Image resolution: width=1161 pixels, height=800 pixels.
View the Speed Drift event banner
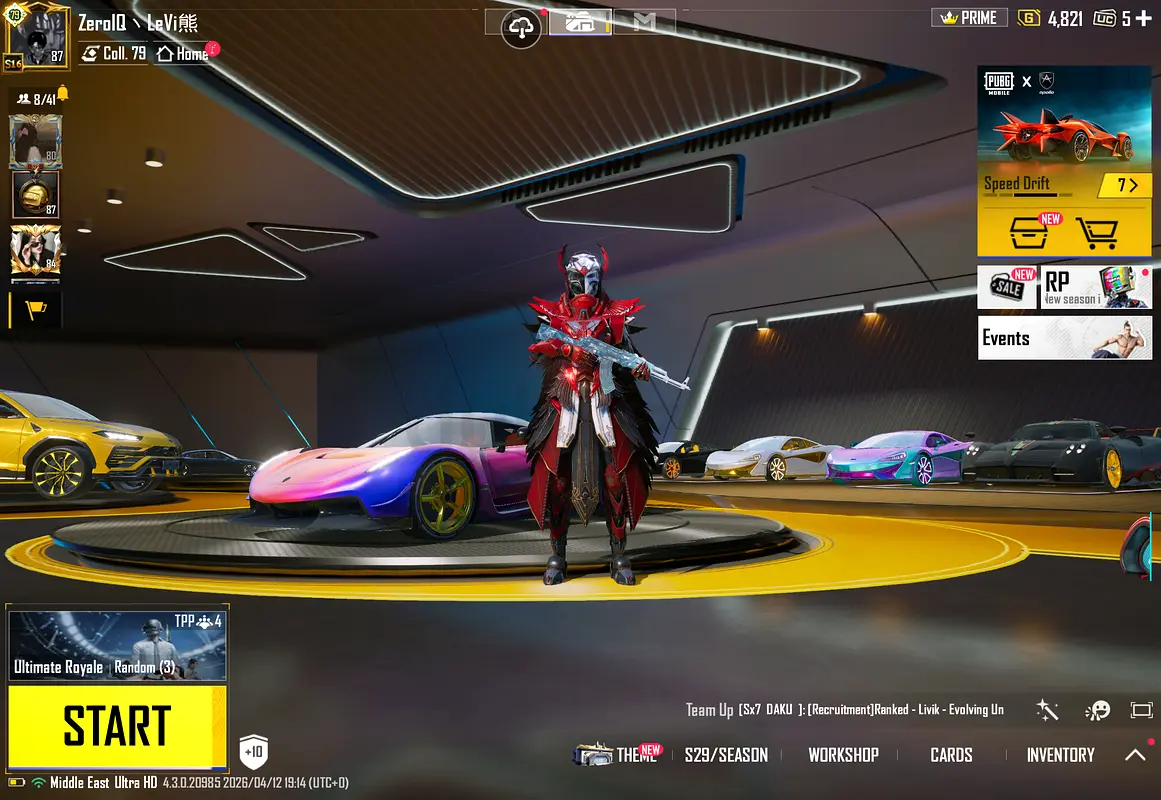[1064, 130]
